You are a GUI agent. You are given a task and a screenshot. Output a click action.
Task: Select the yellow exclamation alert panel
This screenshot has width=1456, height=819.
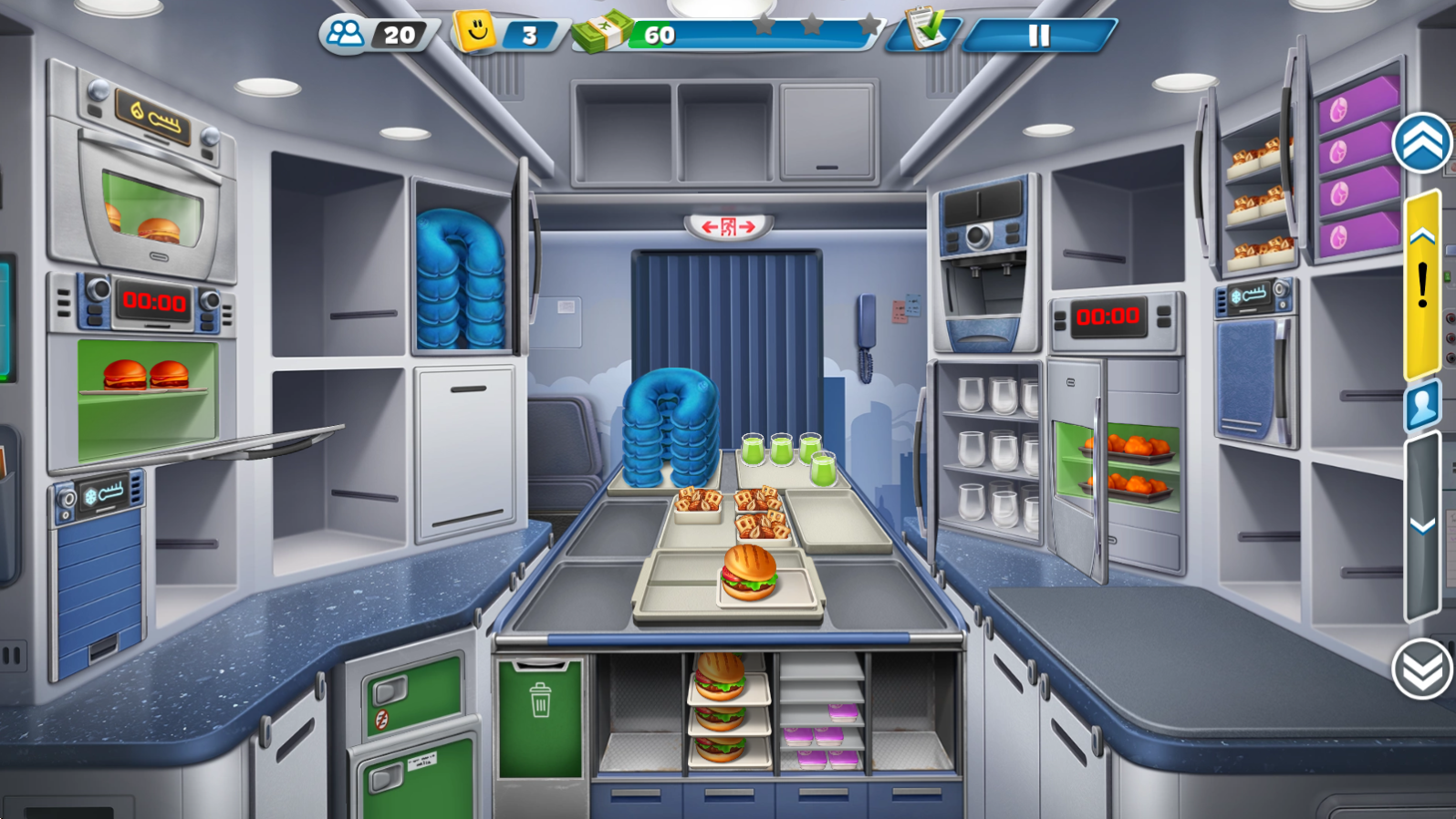pyautogui.click(x=1422, y=285)
